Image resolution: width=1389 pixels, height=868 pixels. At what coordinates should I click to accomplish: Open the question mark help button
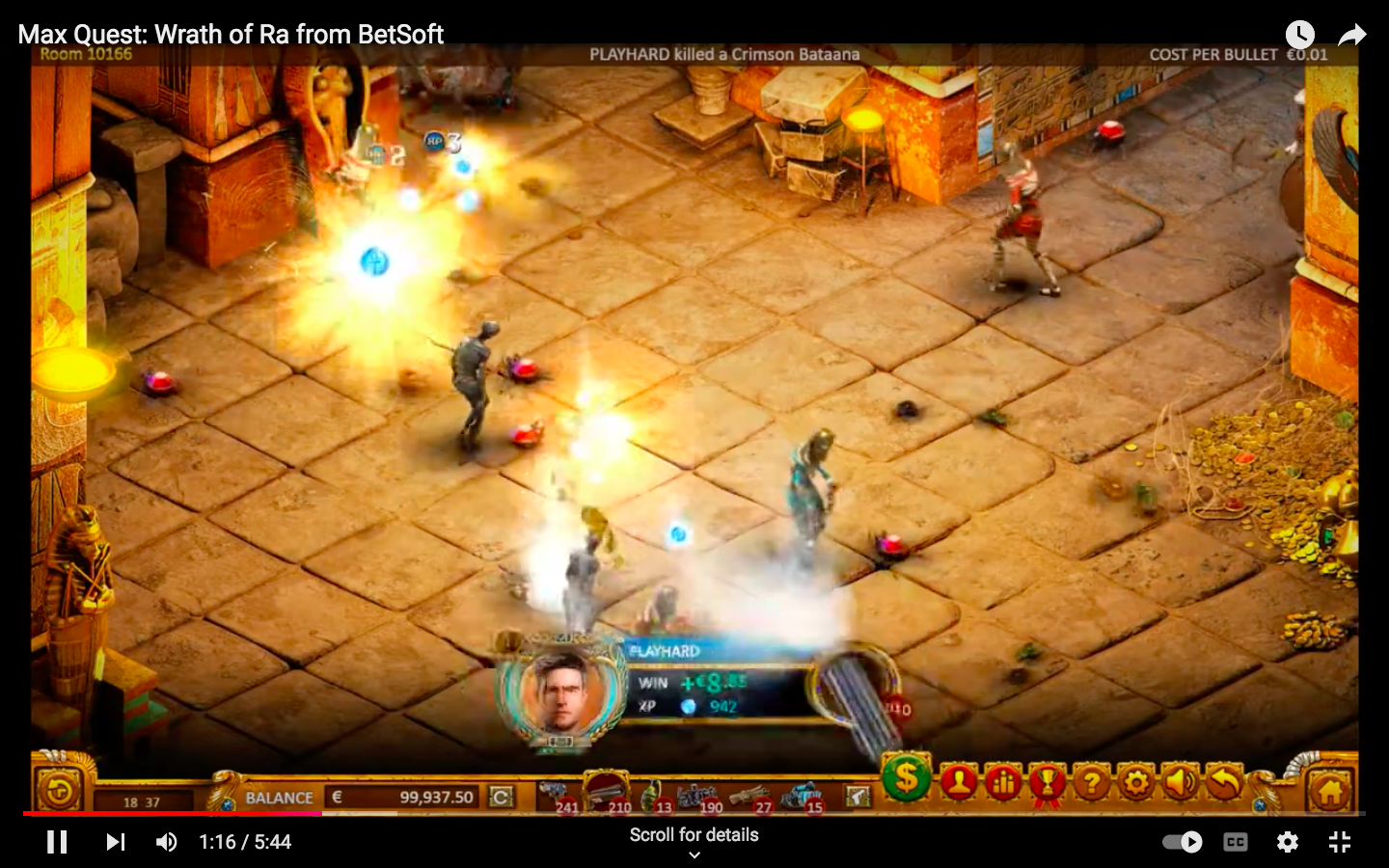1091,783
